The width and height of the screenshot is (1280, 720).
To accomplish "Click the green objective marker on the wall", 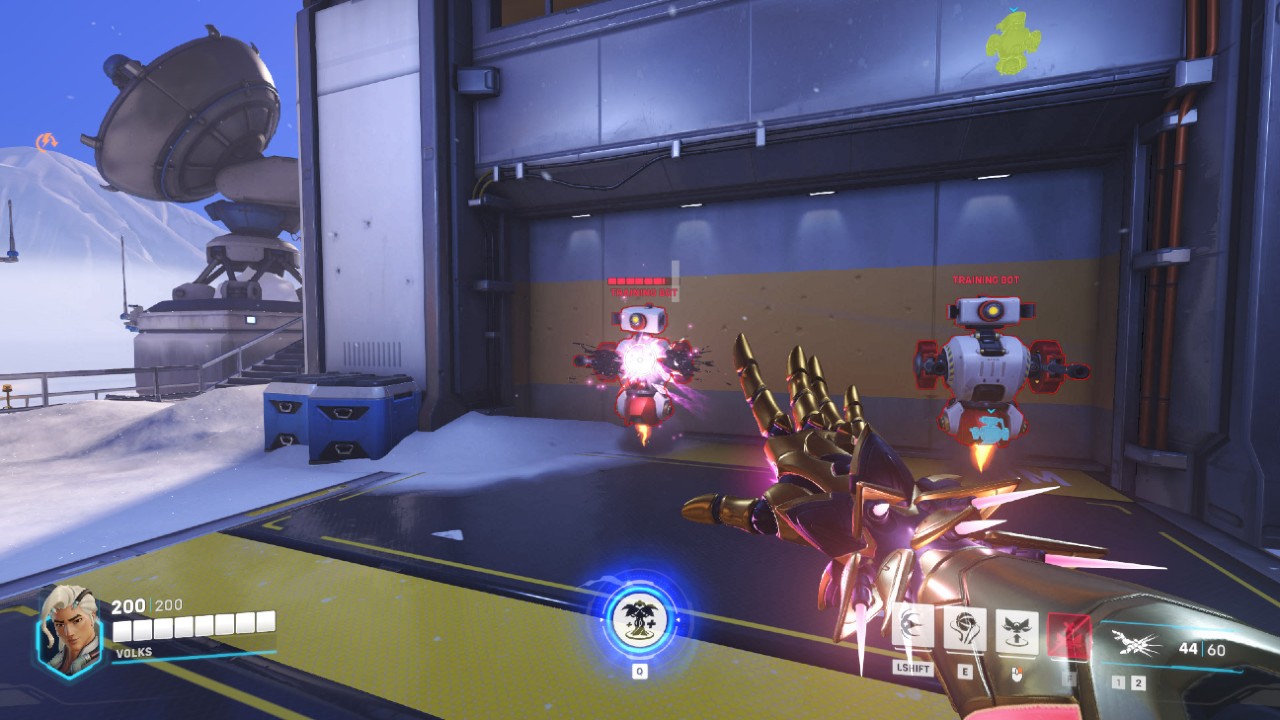I will (1013, 42).
